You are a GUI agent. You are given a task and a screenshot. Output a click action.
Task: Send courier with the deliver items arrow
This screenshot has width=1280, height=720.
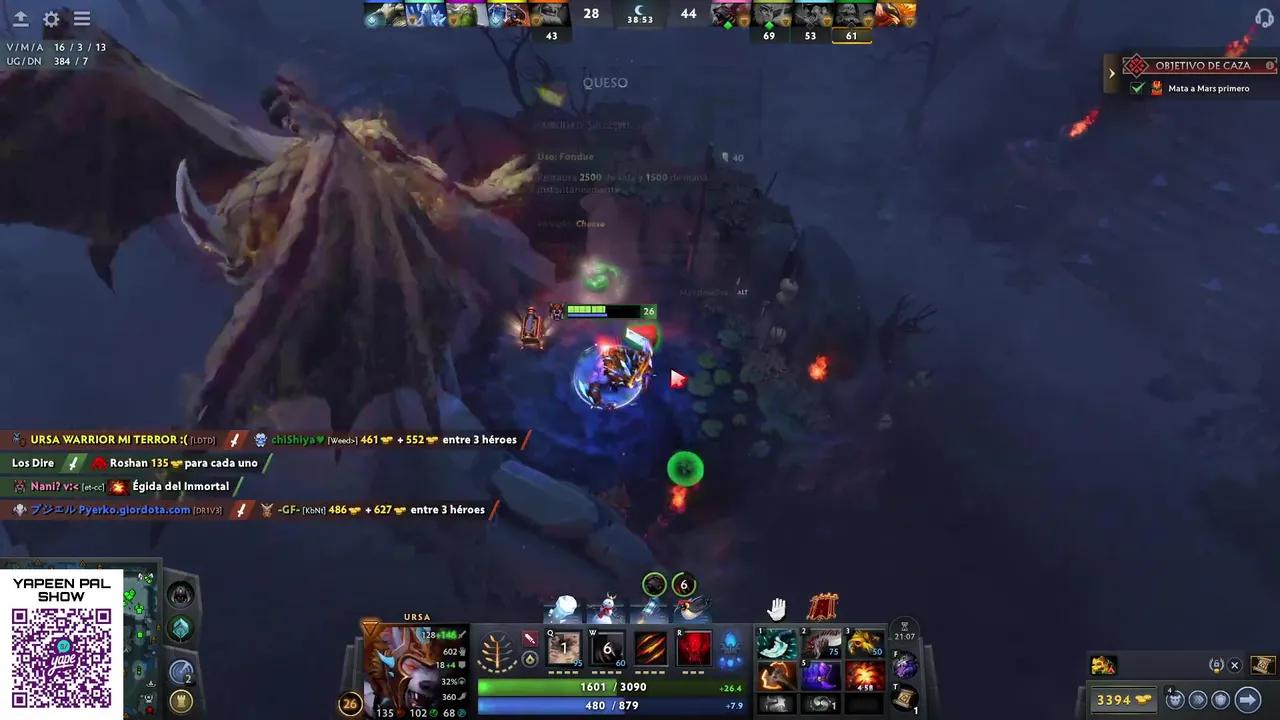pos(1247,700)
